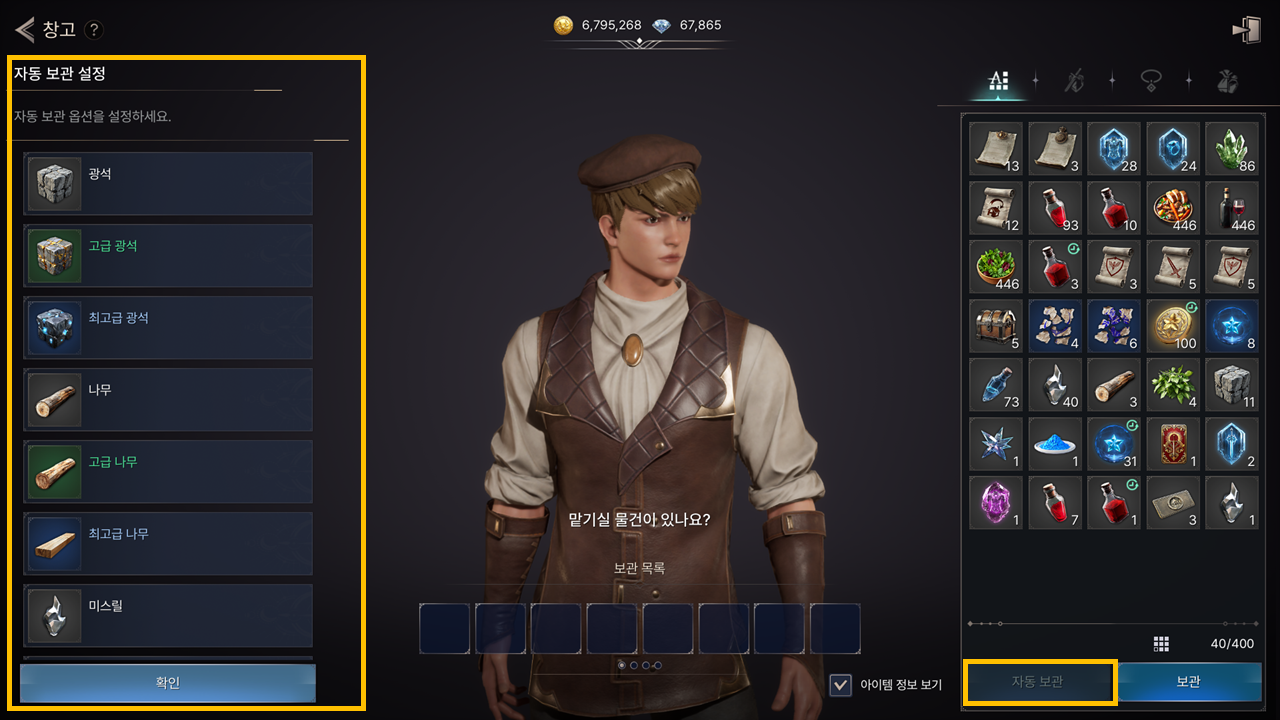
Task: Select 광석 auto-store option
Action: coord(168,183)
